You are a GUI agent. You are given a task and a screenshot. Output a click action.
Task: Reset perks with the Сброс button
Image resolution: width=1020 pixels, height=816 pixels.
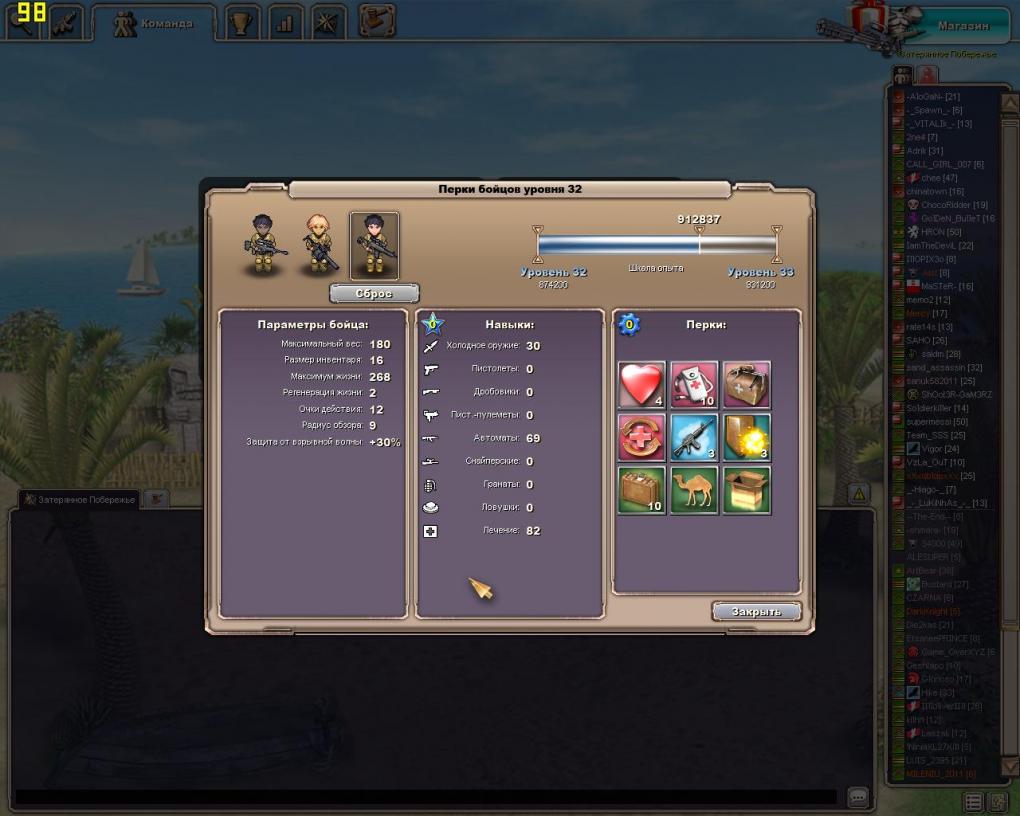[374, 294]
